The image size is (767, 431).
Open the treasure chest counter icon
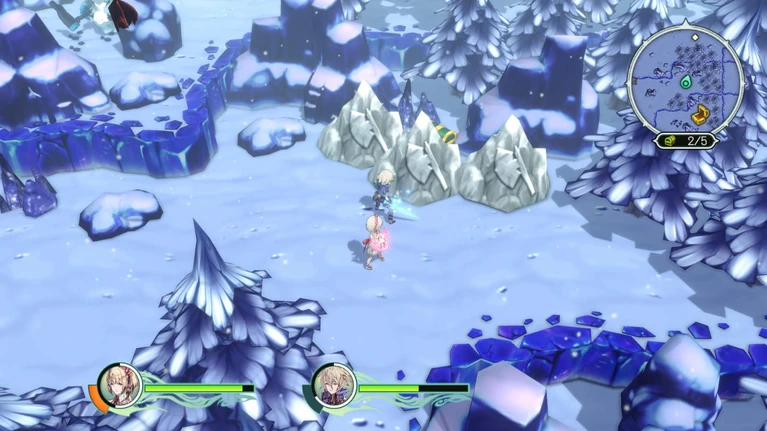(668, 141)
